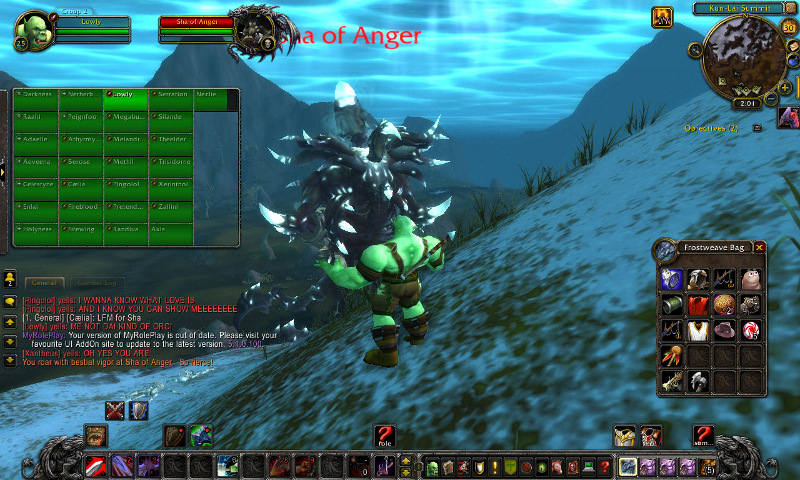This screenshot has height=480, width=800.
Task: Expand the Objectives tracker
Action: [757, 128]
